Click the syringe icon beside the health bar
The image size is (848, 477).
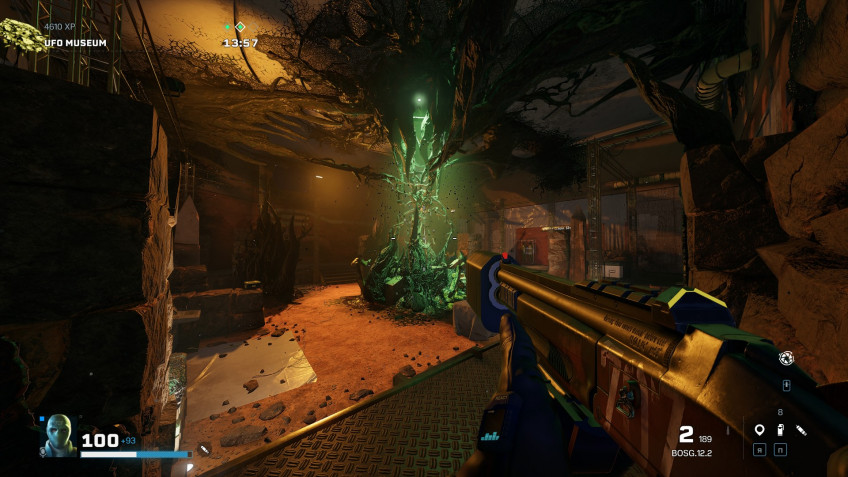pos(204,450)
